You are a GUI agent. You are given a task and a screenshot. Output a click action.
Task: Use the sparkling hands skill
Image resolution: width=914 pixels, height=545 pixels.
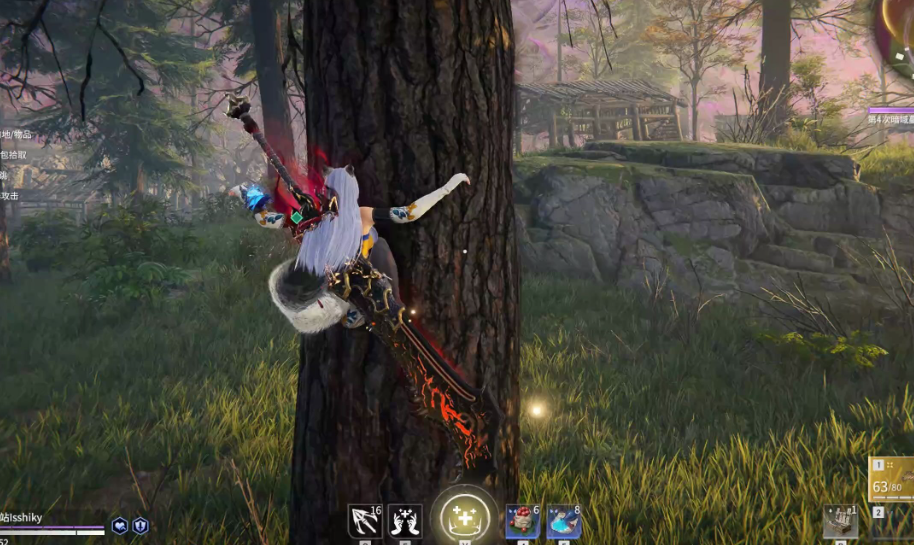[x=404, y=521]
